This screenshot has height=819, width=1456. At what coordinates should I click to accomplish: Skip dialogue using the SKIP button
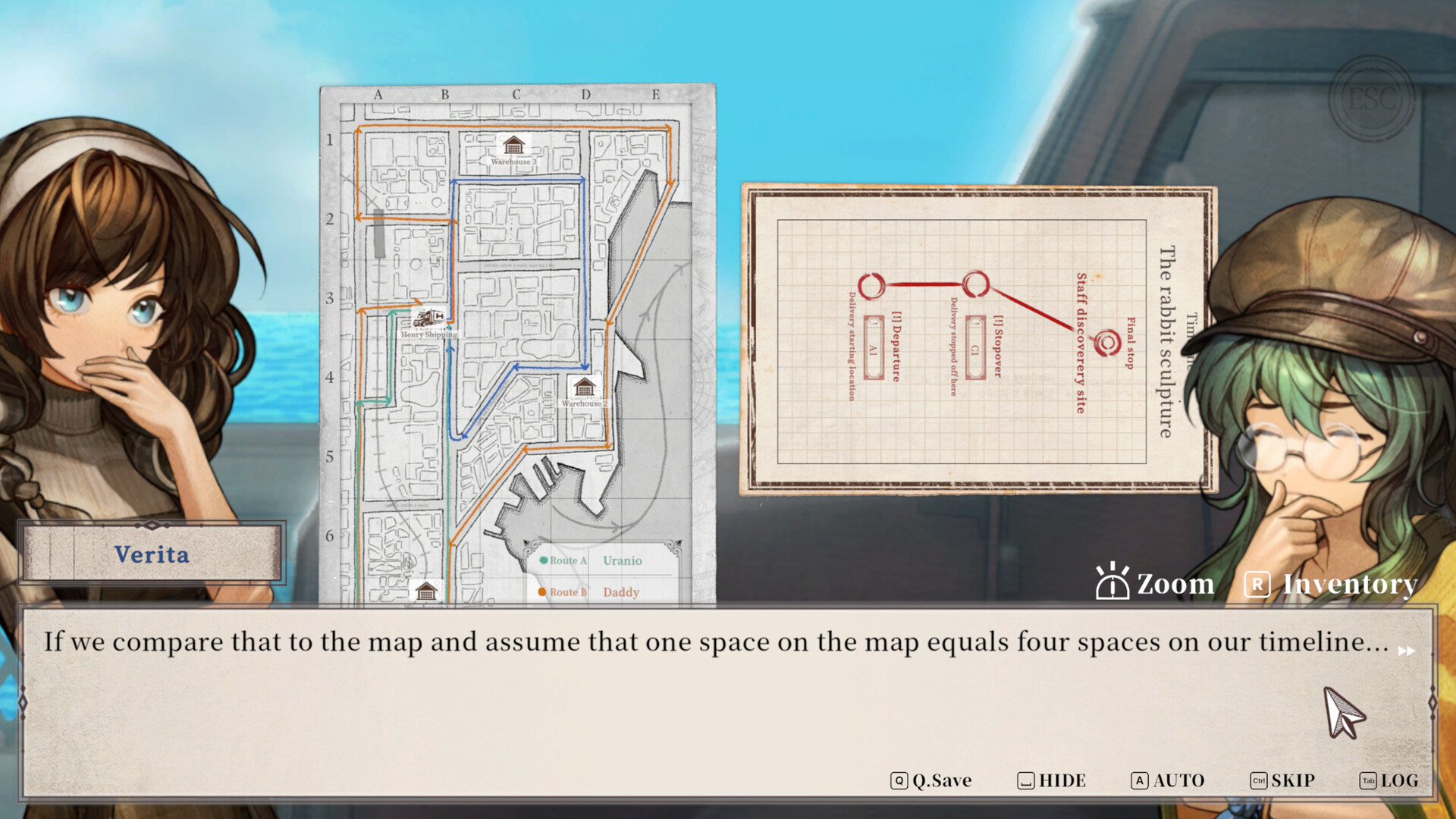pyautogui.click(x=1282, y=780)
